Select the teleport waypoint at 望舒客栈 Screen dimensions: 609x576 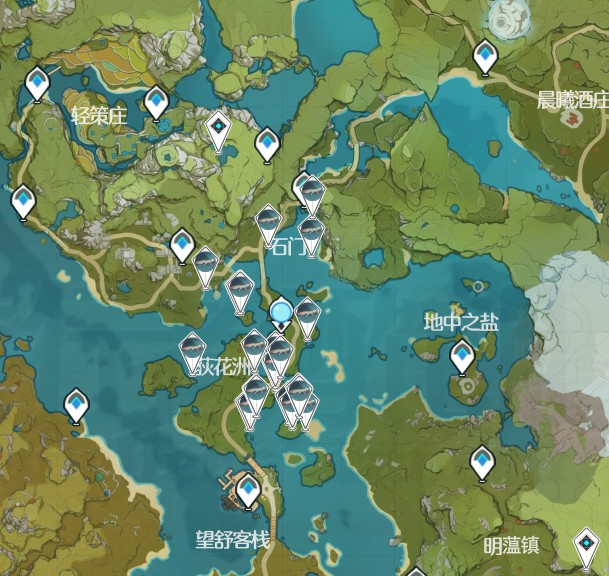(248, 490)
